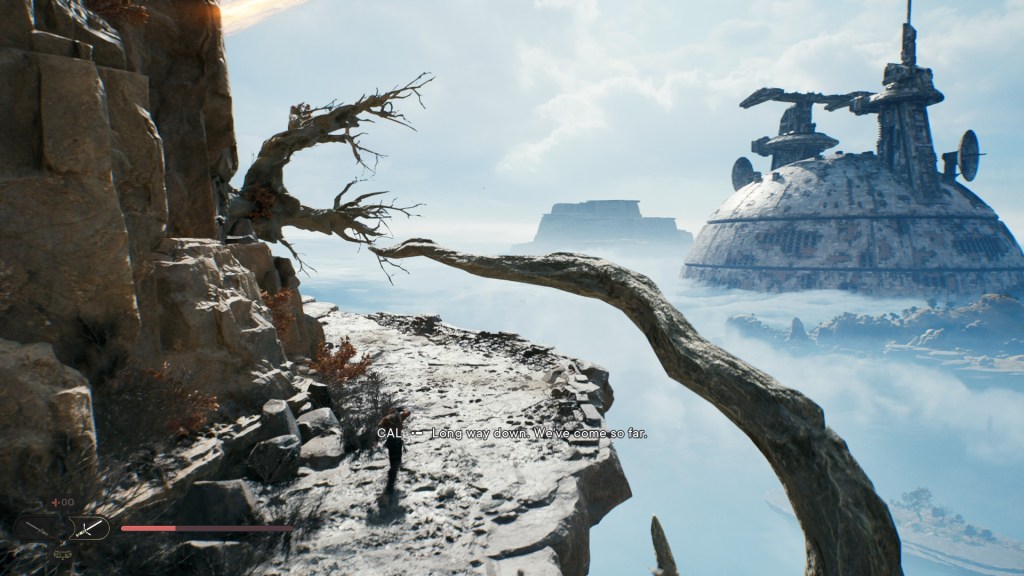Click the small icon below the stances
1024x576 pixels.
click(62, 553)
